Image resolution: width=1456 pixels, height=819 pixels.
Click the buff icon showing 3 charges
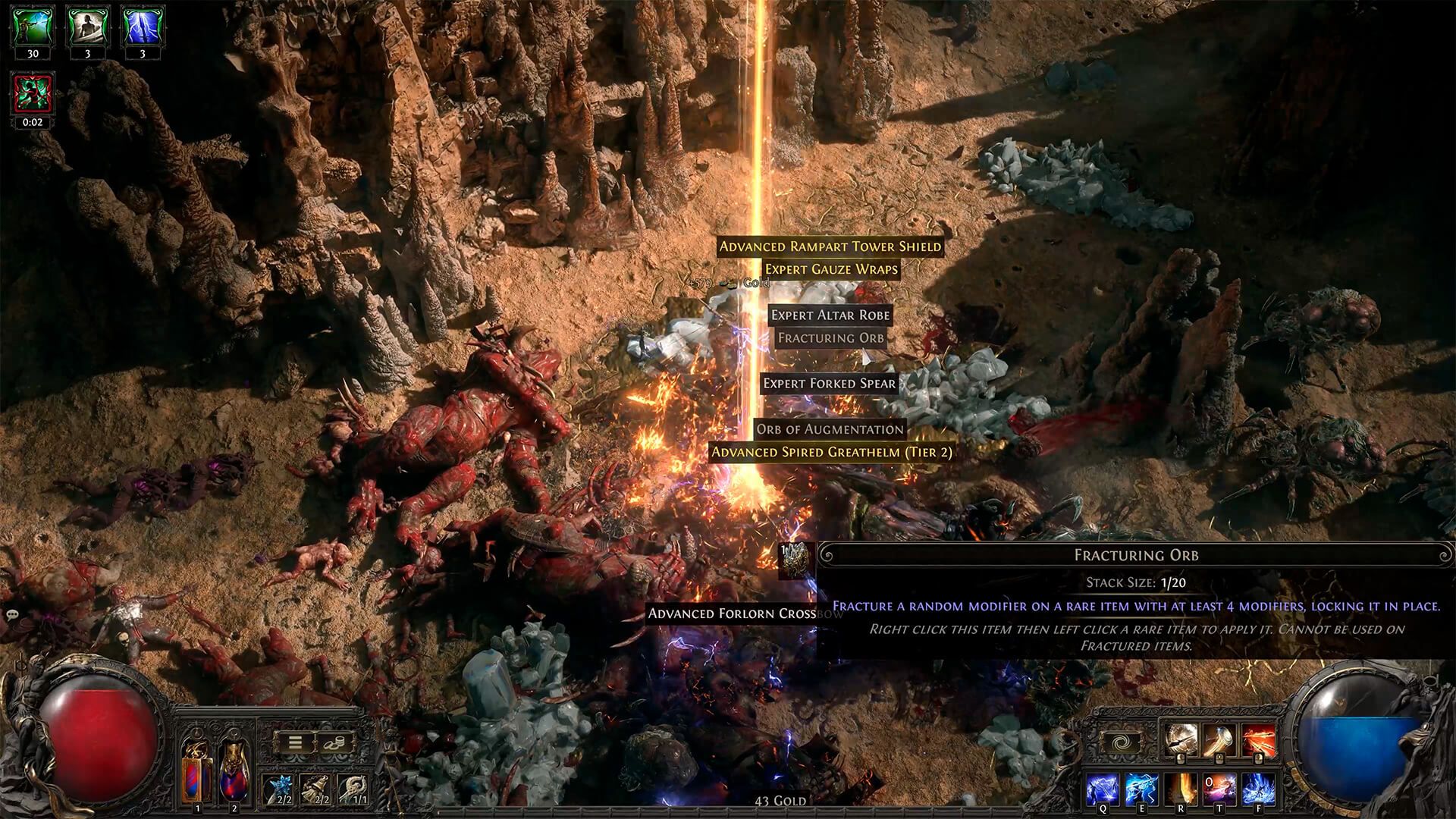pyautogui.click(x=87, y=25)
